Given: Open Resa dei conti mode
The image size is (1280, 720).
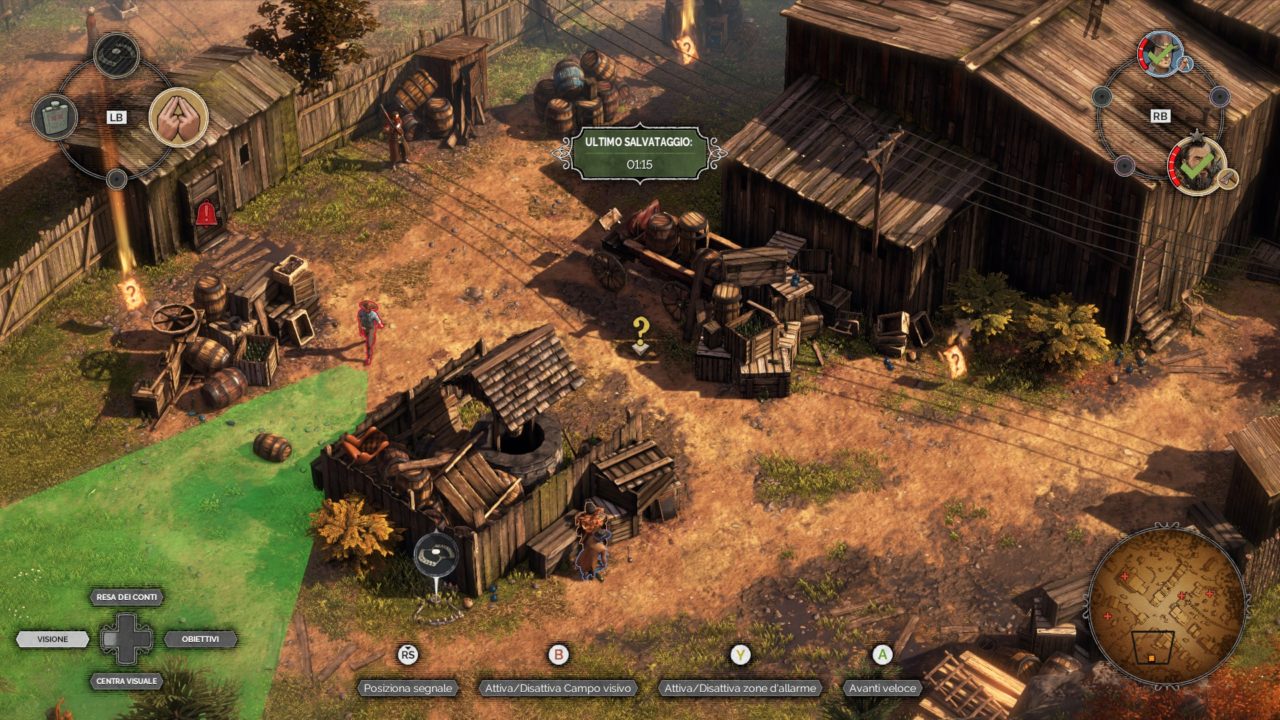Looking at the screenshot, I should point(127,597).
